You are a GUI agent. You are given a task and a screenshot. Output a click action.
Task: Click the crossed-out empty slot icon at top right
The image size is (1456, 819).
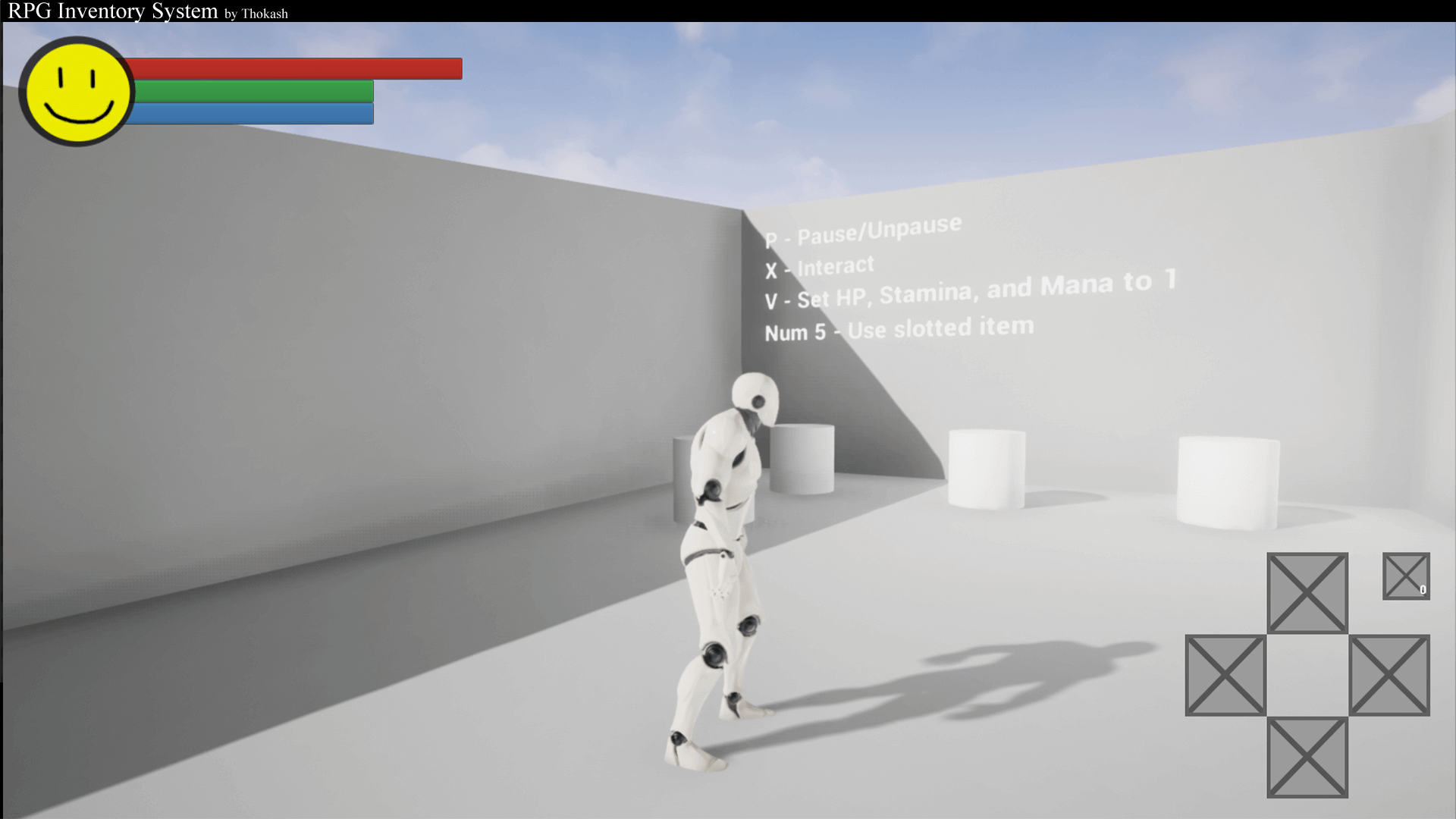pos(1406,576)
